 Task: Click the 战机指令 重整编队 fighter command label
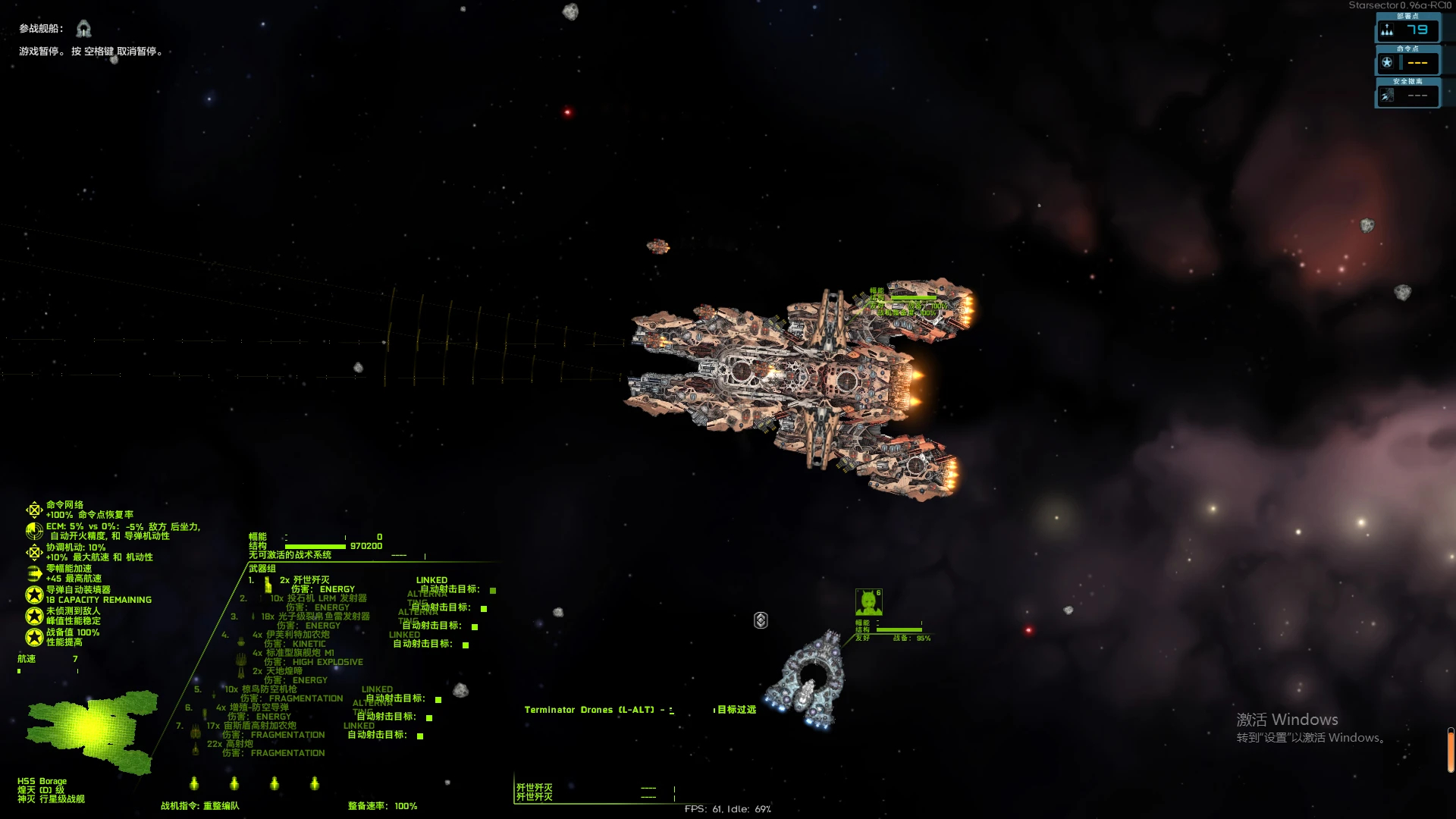tap(199, 806)
